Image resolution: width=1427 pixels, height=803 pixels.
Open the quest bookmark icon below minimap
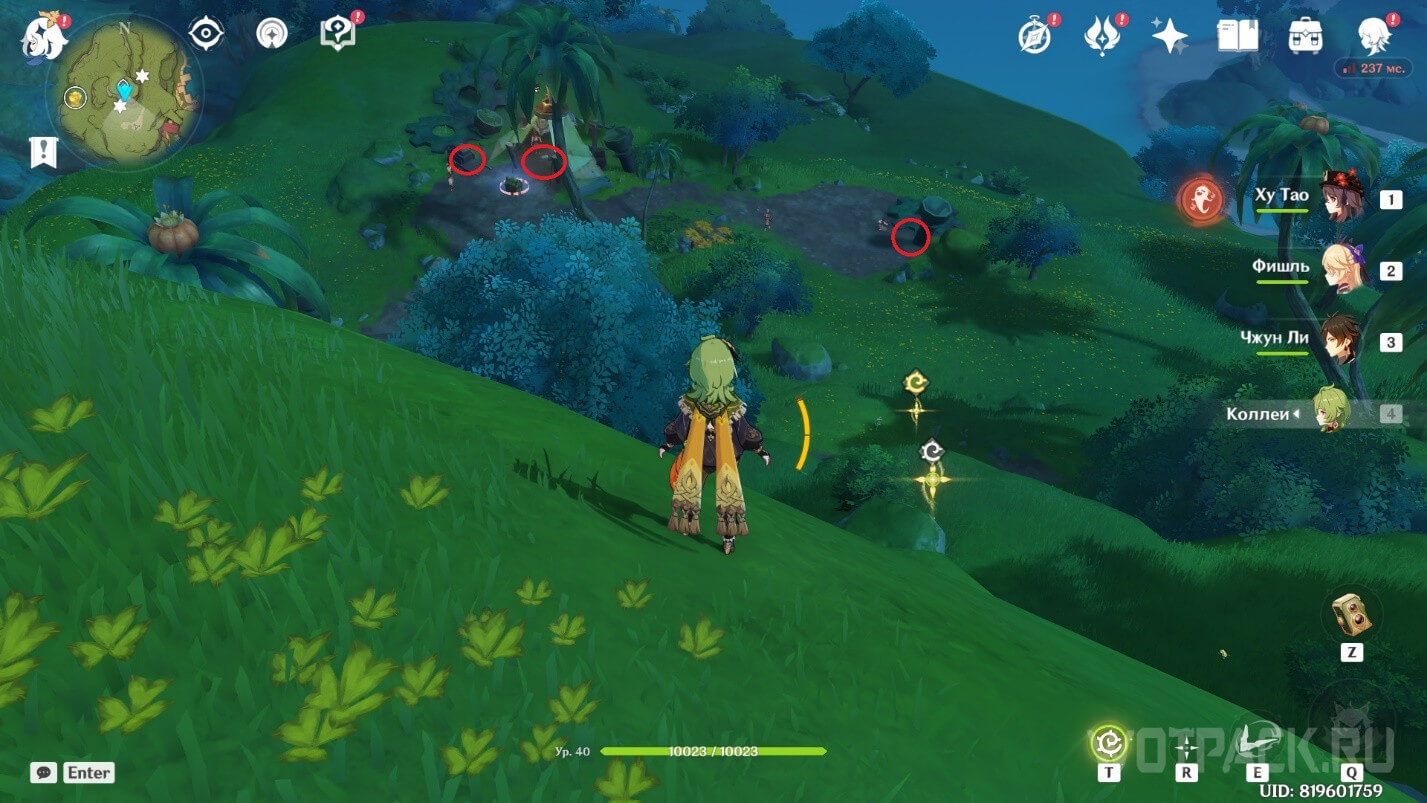tap(44, 152)
